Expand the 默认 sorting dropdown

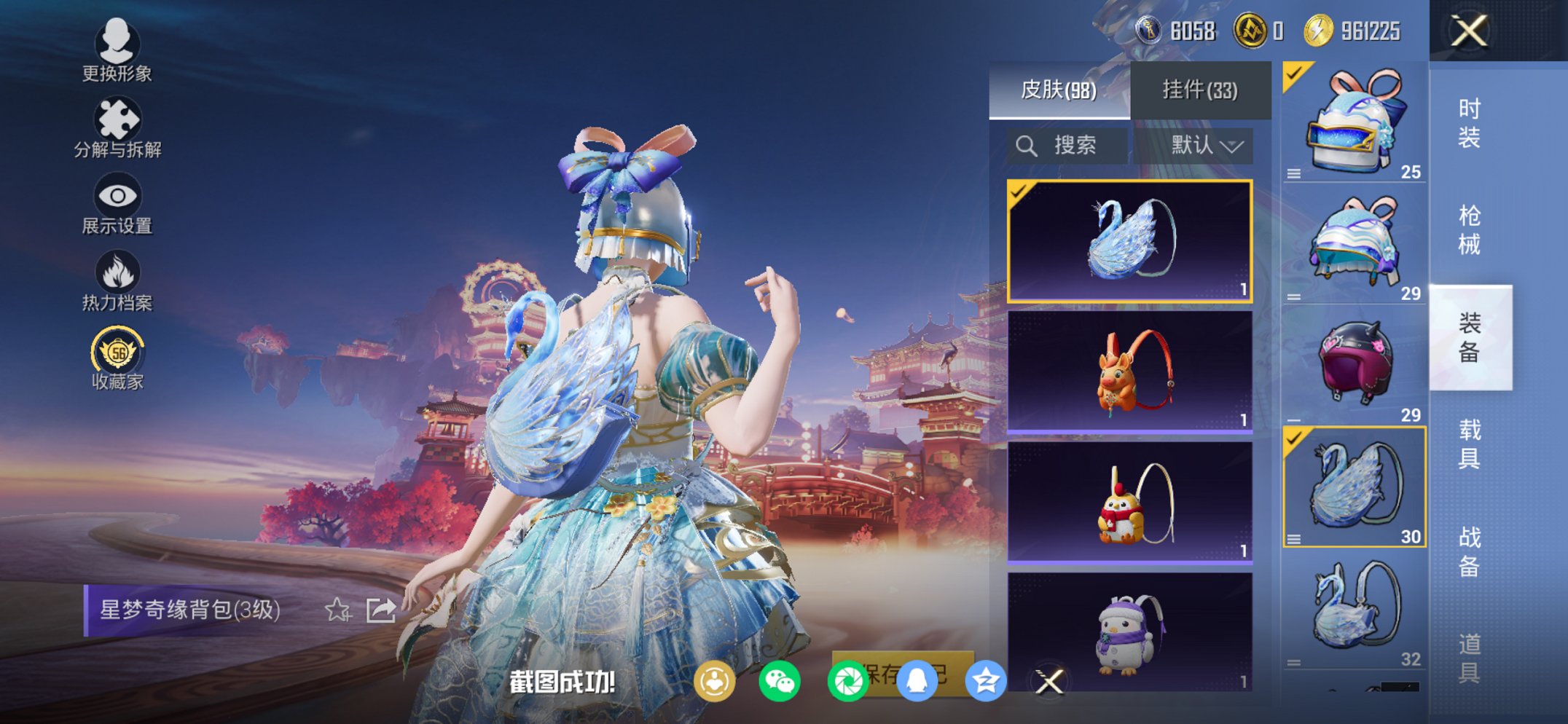(x=1203, y=146)
